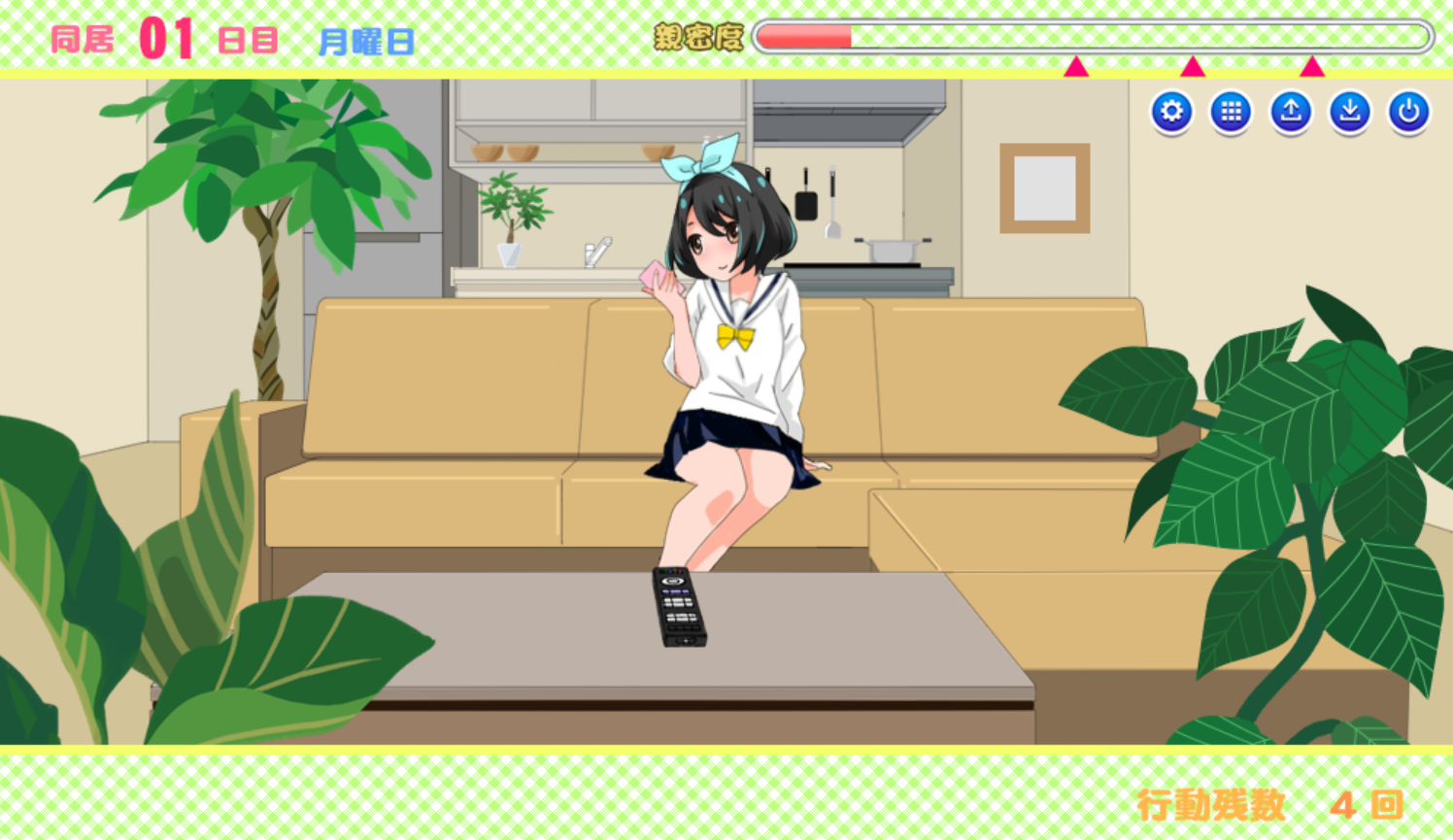Screen dimensions: 1453x840
Task: Click the picture frame on the wall
Action: [1044, 189]
